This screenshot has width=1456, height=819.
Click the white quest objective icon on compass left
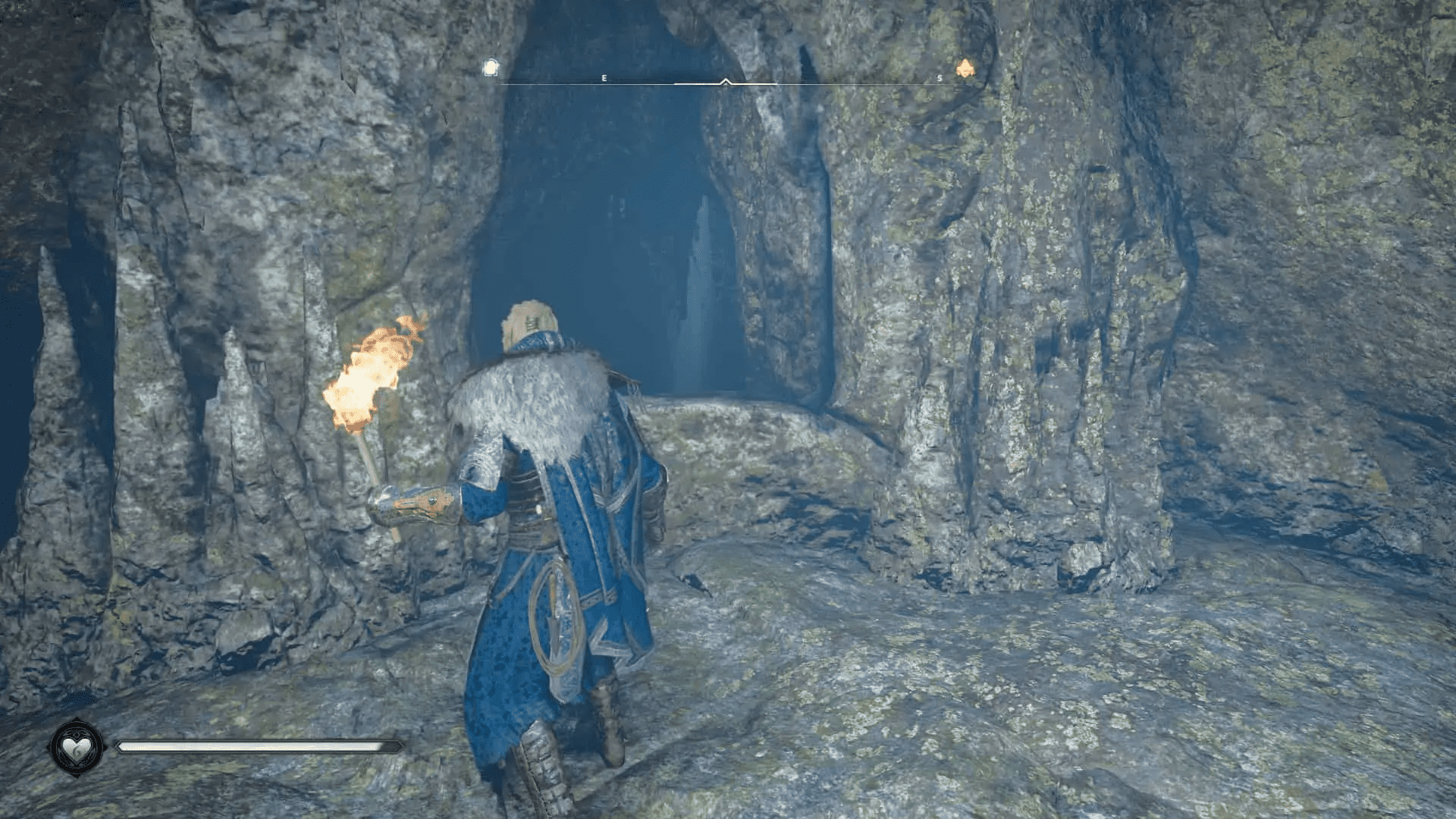489,66
